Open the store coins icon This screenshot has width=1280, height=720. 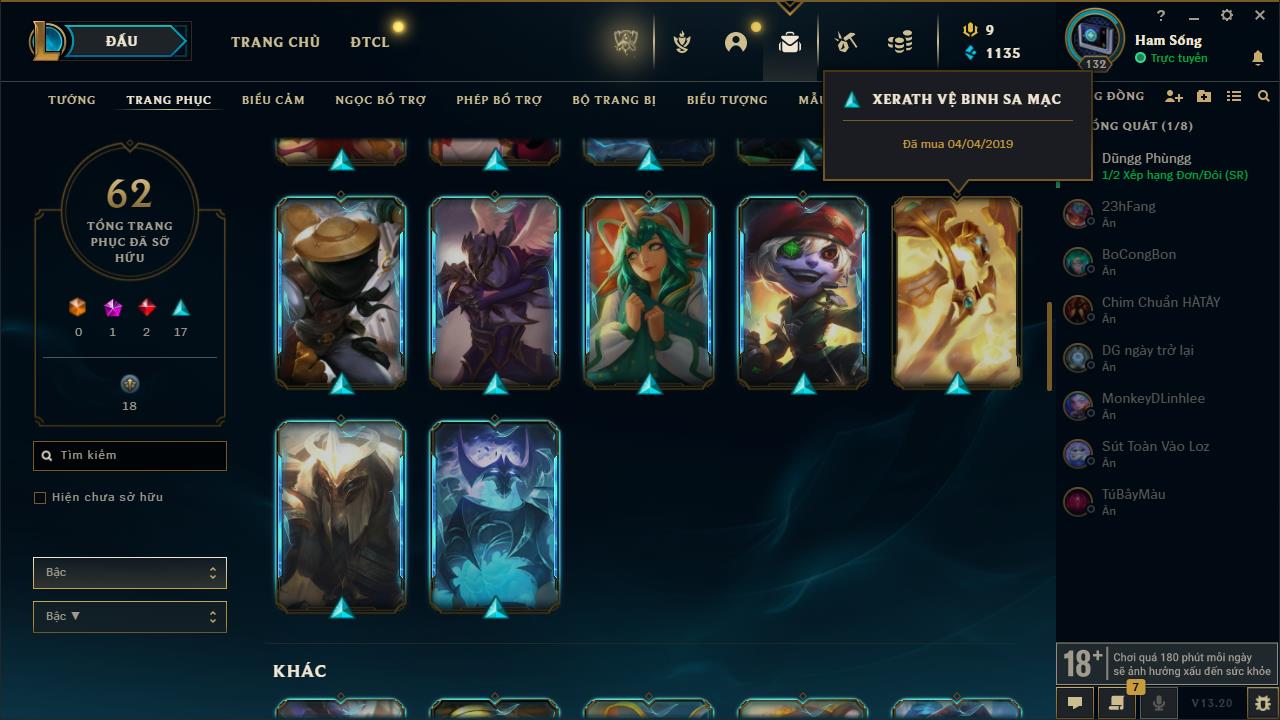pos(899,40)
